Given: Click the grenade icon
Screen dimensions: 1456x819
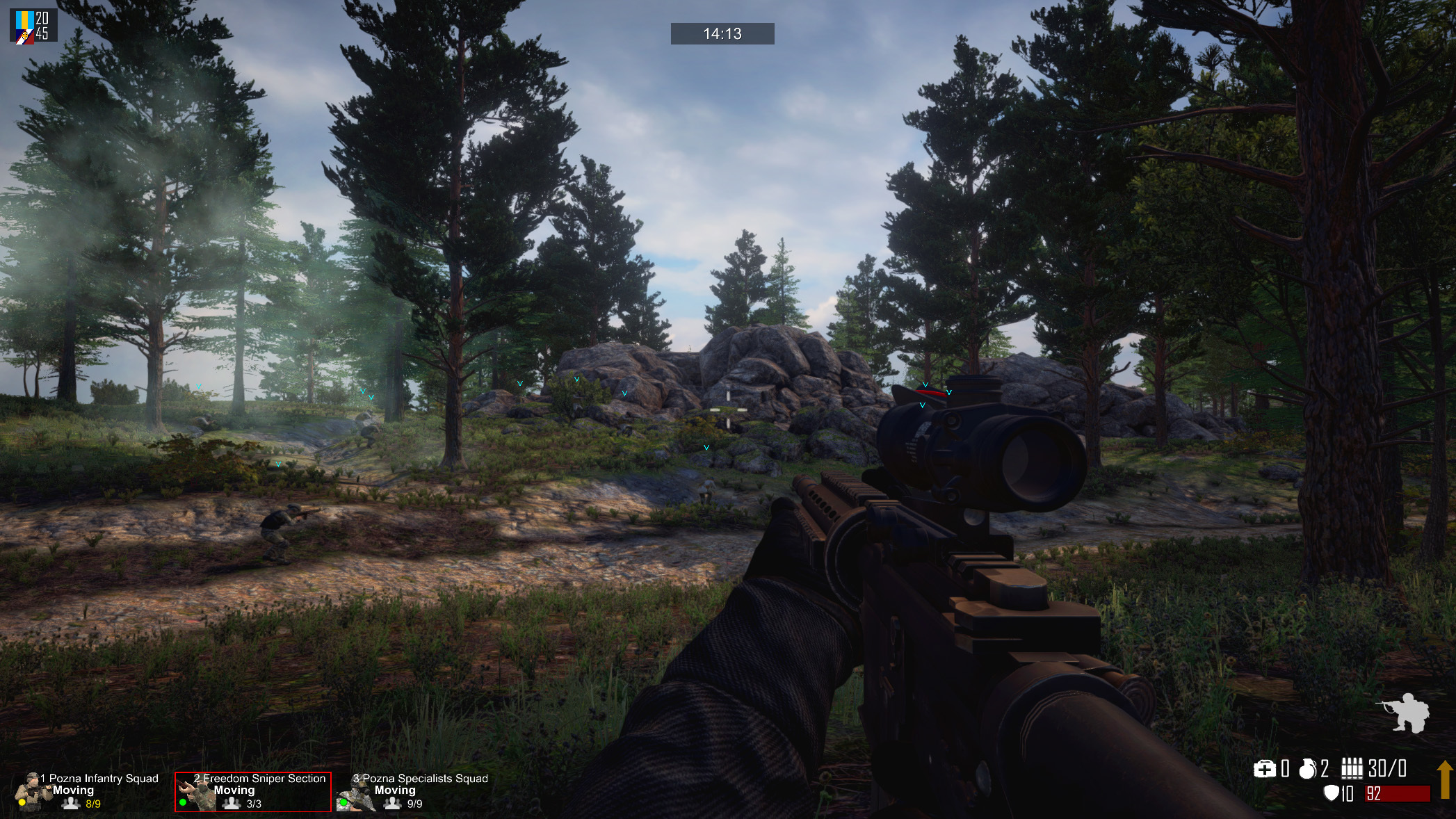Looking at the screenshot, I should (x=1307, y=768).
